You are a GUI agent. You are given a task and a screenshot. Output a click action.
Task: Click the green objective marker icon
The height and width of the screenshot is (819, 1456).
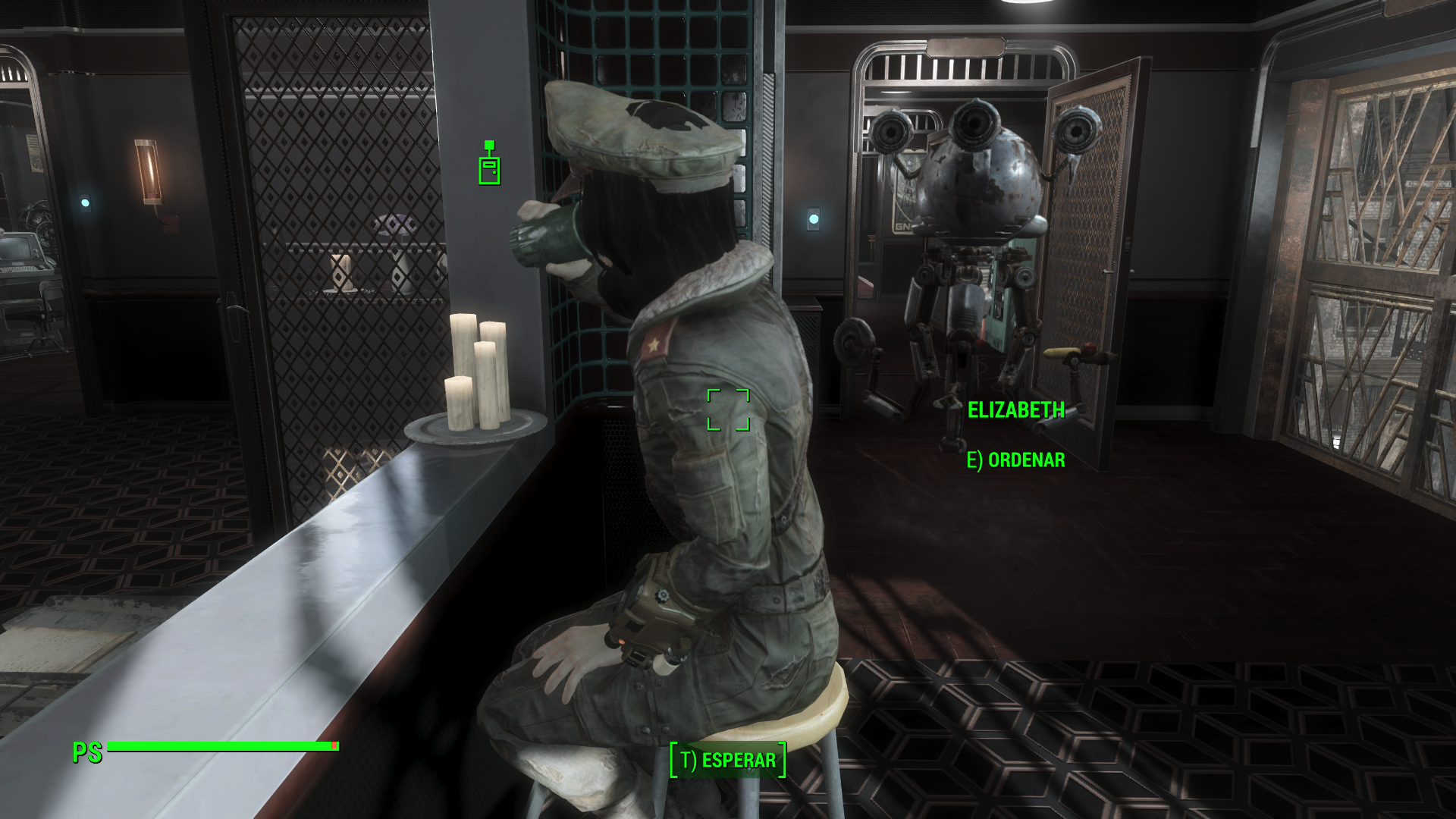[490, 163]
